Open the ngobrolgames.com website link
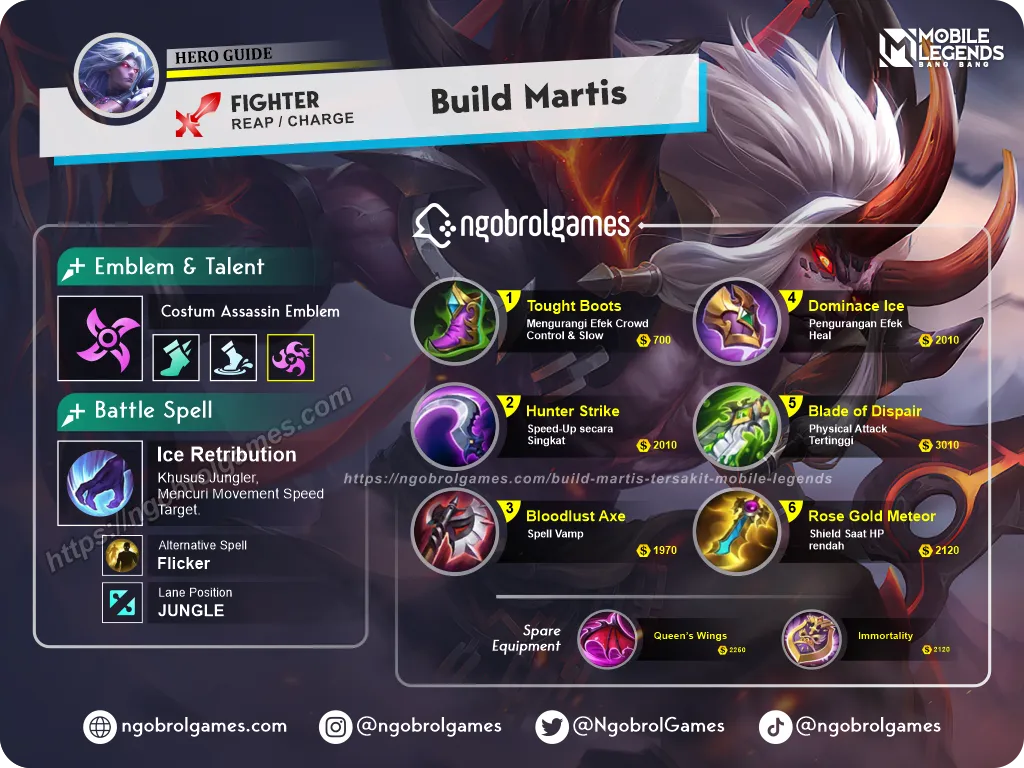The image size is (1024, 768). (186, 726)
